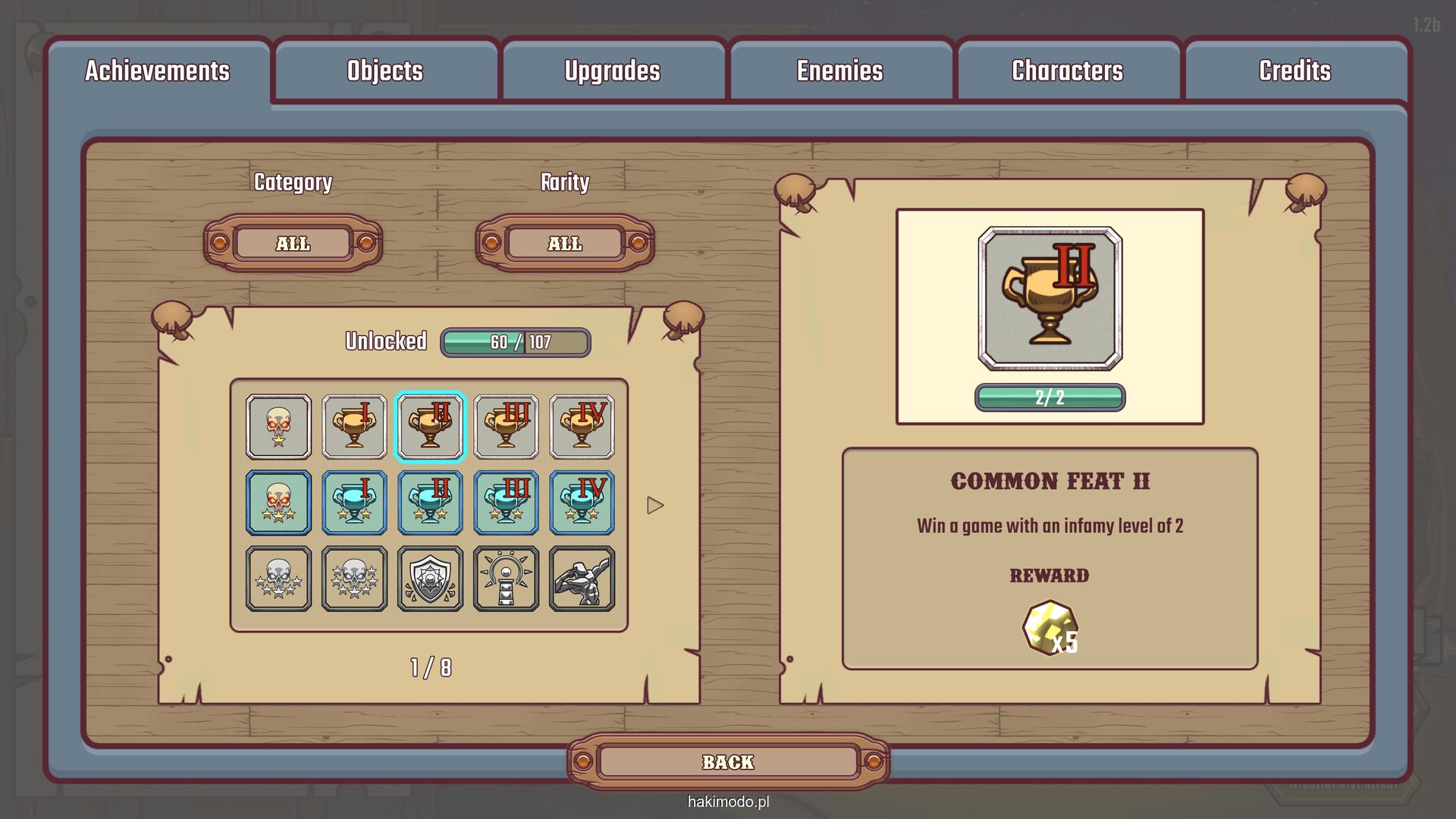This screenshot has height=819, width=1456.
Task: Choose the gold trophy III achievement
Action: point(506,427)
